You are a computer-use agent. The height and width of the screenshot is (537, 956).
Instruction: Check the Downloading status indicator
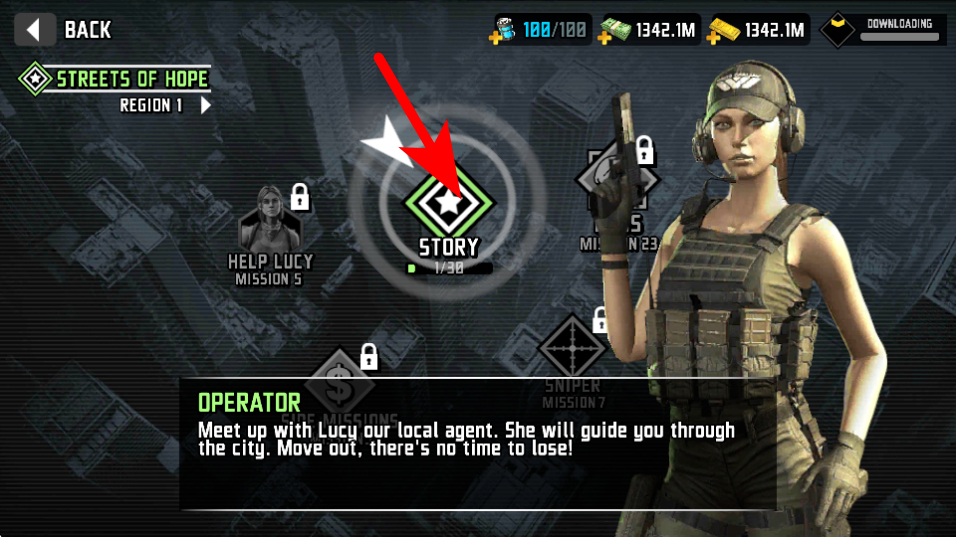point(882,30)
